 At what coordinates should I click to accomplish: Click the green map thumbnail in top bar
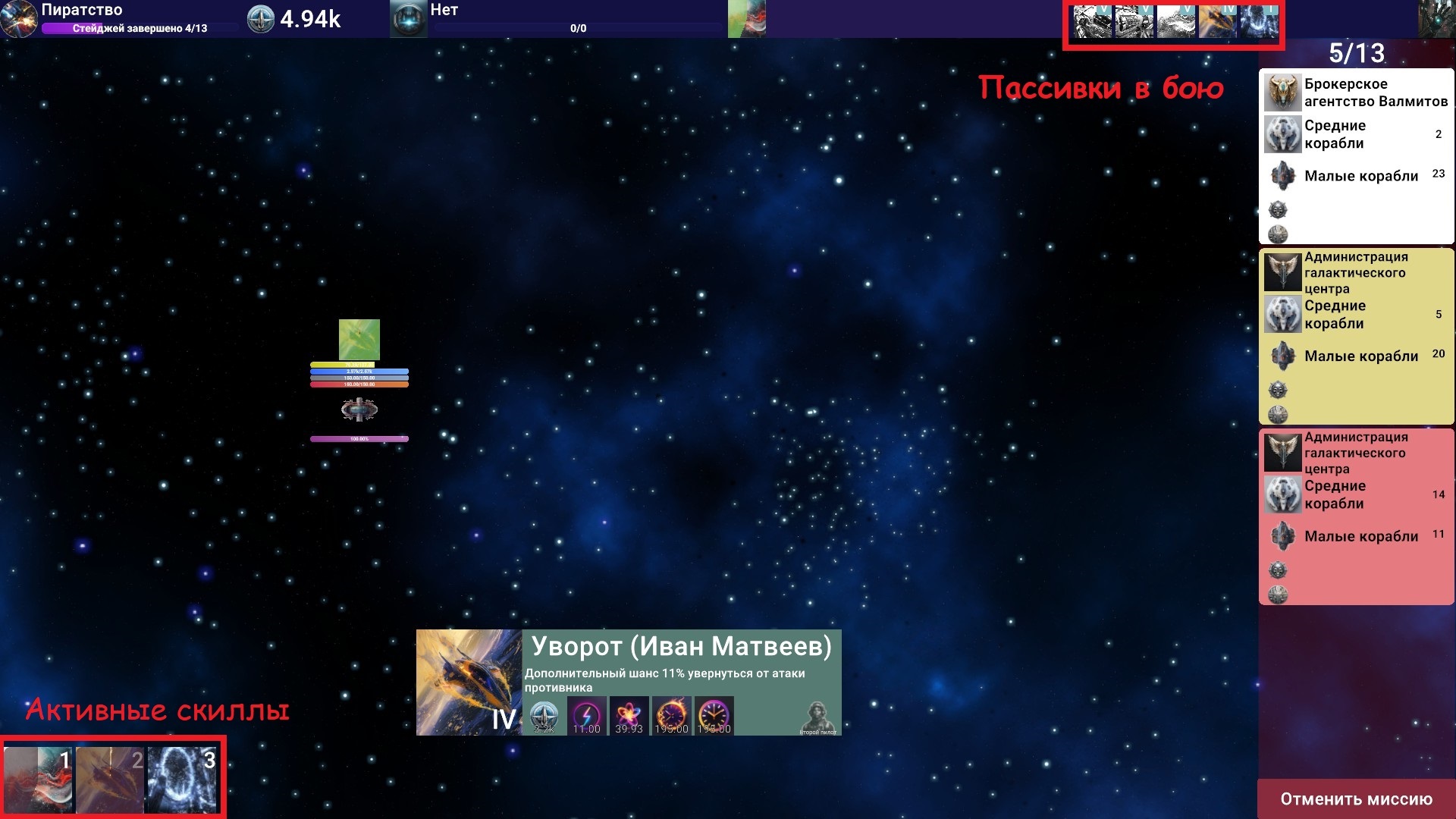tap(746, 19)
